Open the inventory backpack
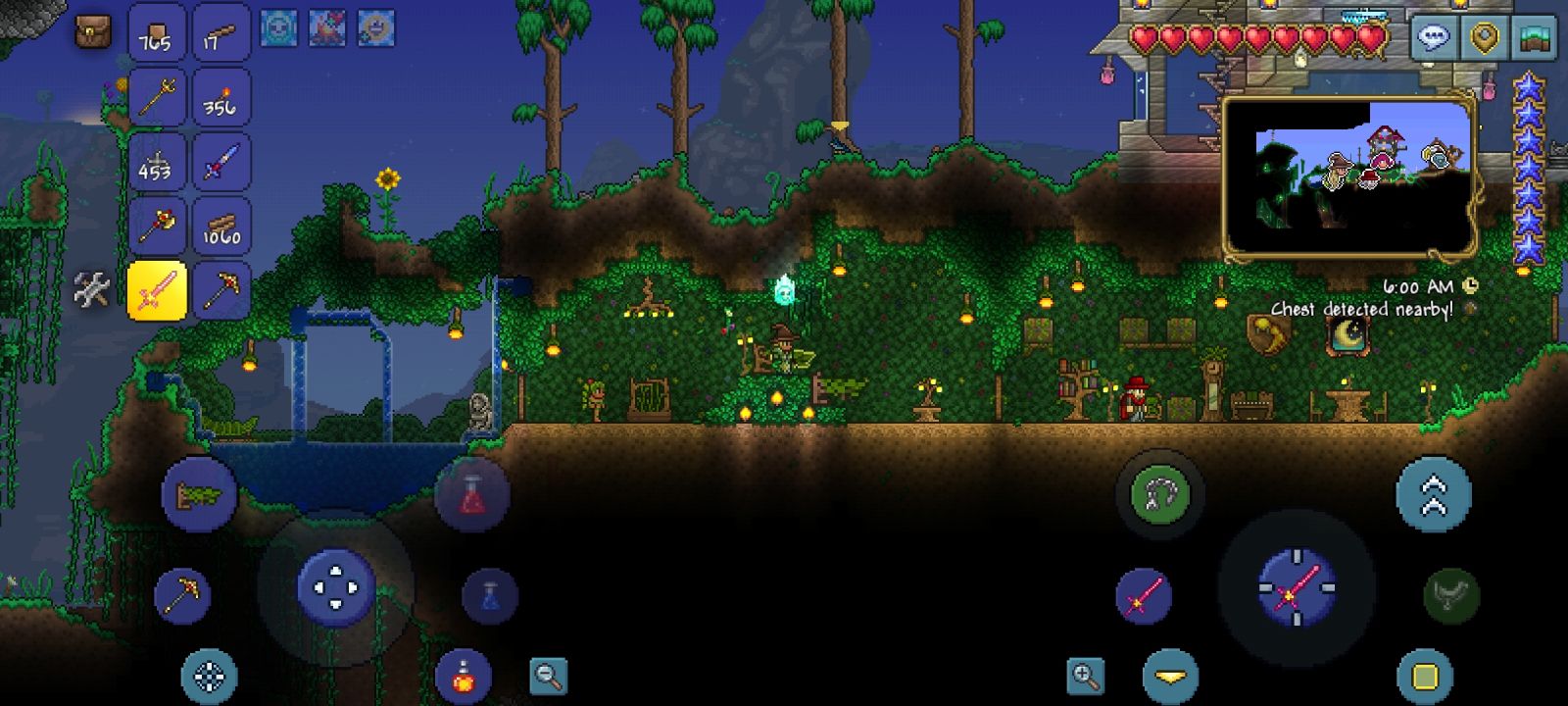This screenshot has width=1568, height=706. (93, 31)
